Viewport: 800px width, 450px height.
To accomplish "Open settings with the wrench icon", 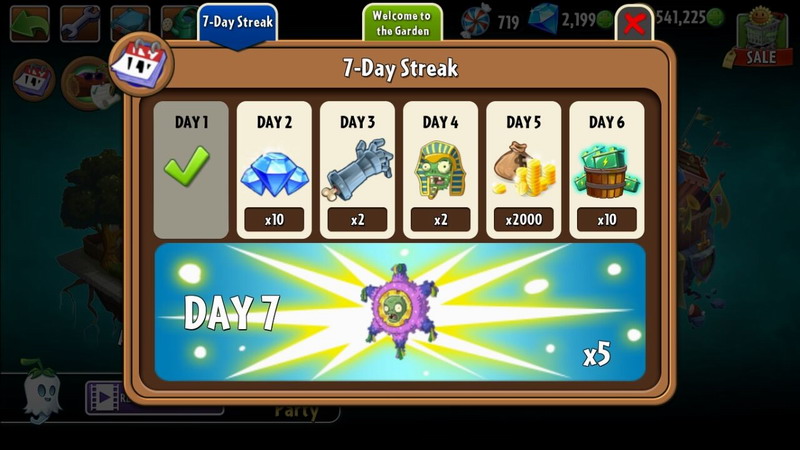I will point(79,23).
